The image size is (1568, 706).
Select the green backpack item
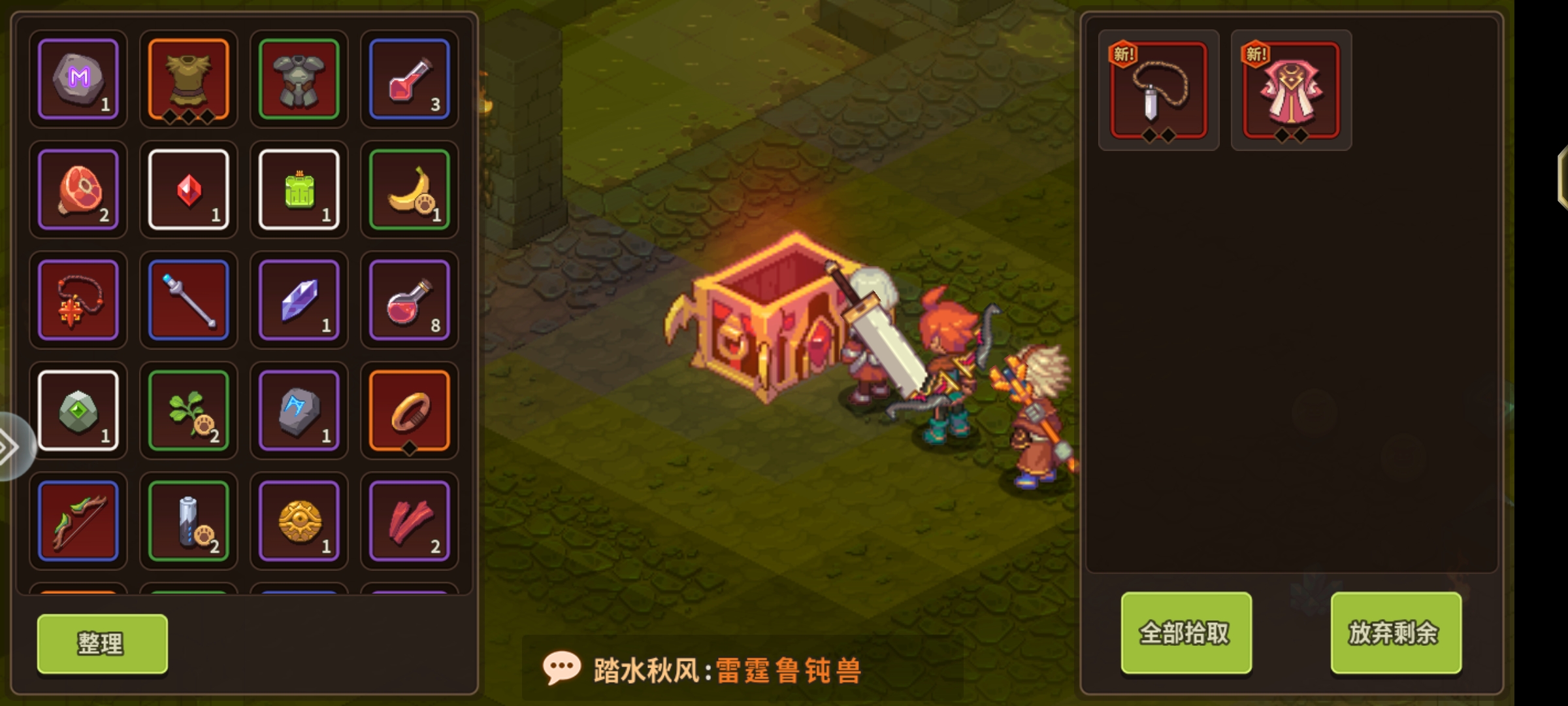(299, 190)
